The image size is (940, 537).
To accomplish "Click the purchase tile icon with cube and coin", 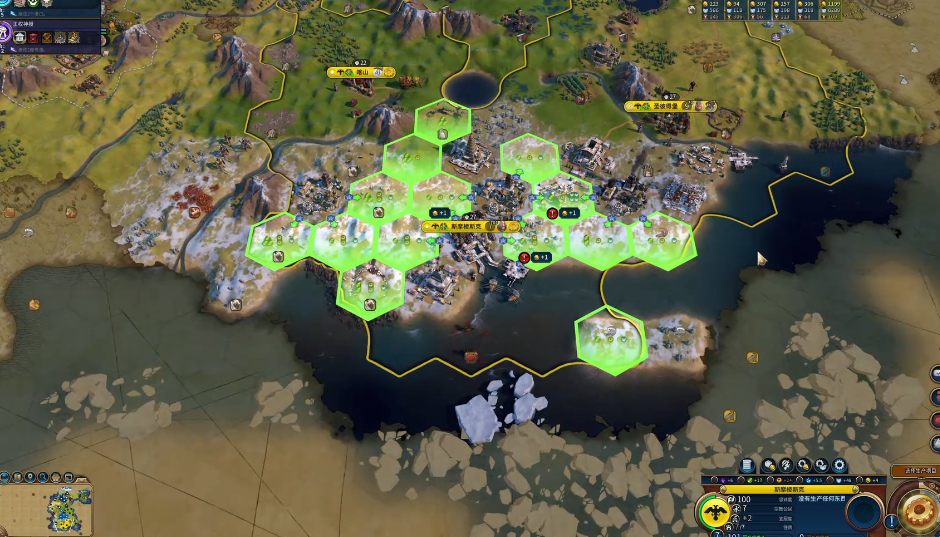I will [x=769, y=465].
